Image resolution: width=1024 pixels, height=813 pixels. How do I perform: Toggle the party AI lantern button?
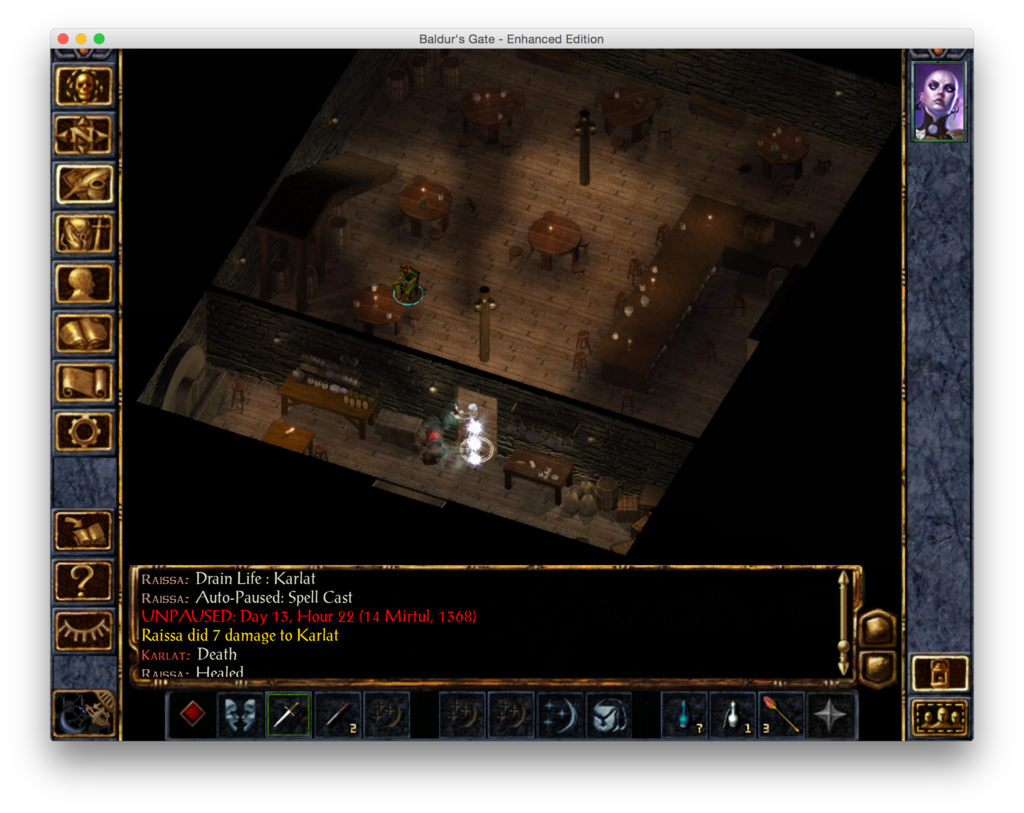(x=940, y=673)
